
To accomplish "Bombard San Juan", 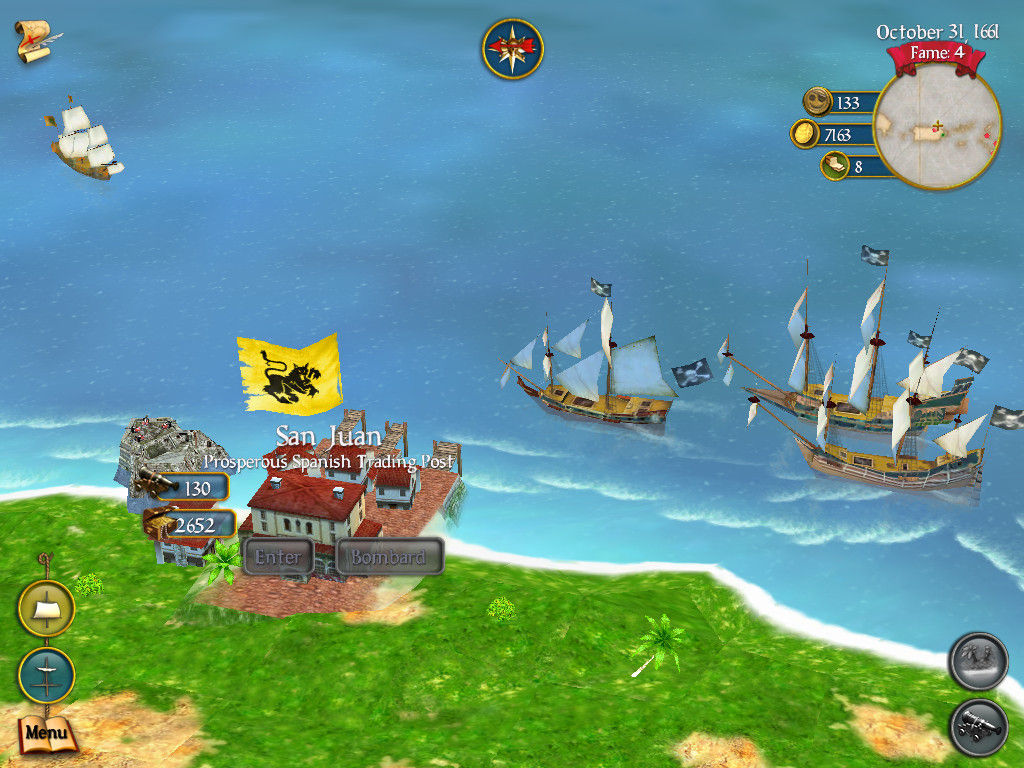I will point(389,557).
